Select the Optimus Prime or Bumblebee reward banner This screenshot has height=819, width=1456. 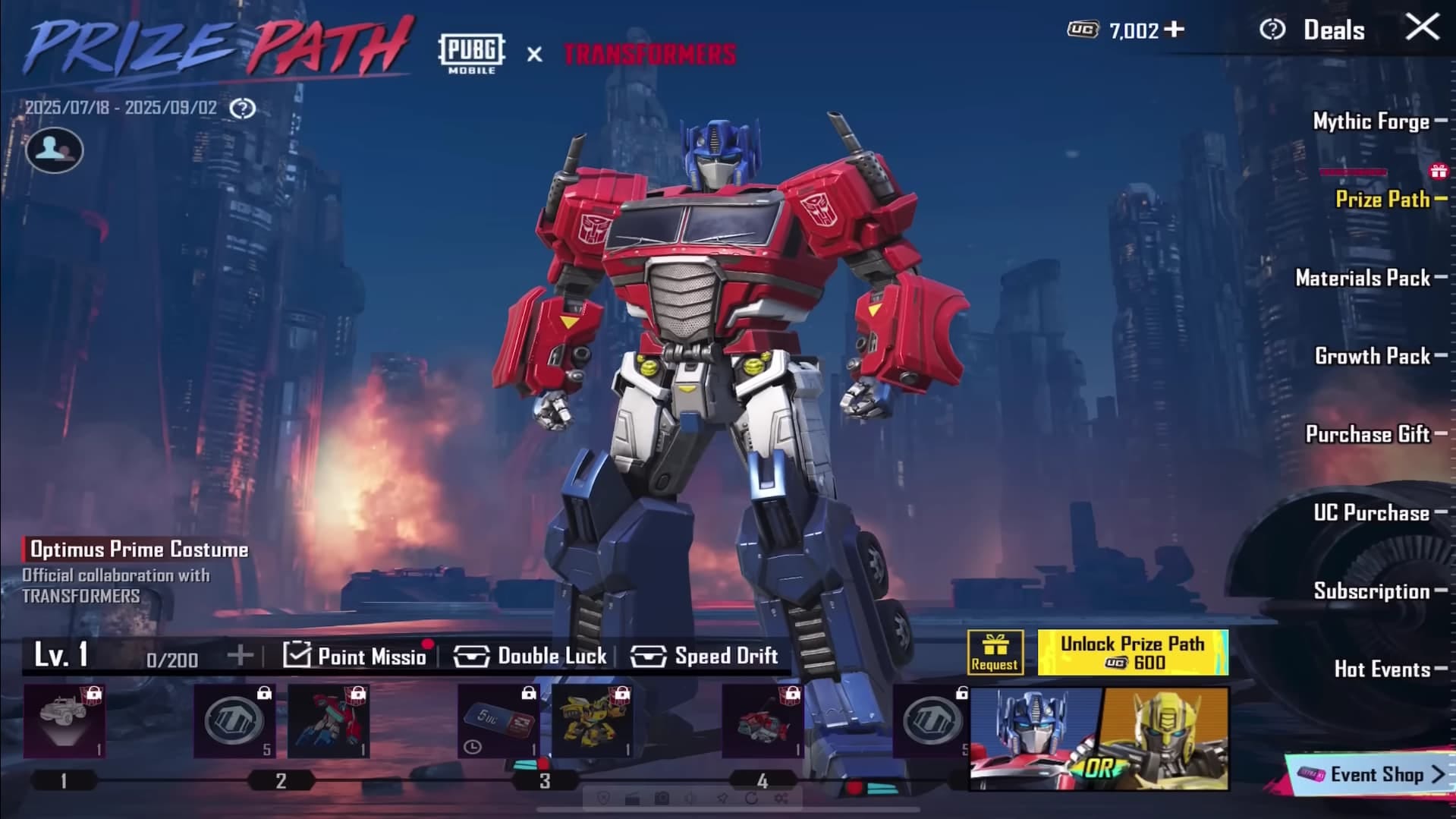coord(1099,739)
